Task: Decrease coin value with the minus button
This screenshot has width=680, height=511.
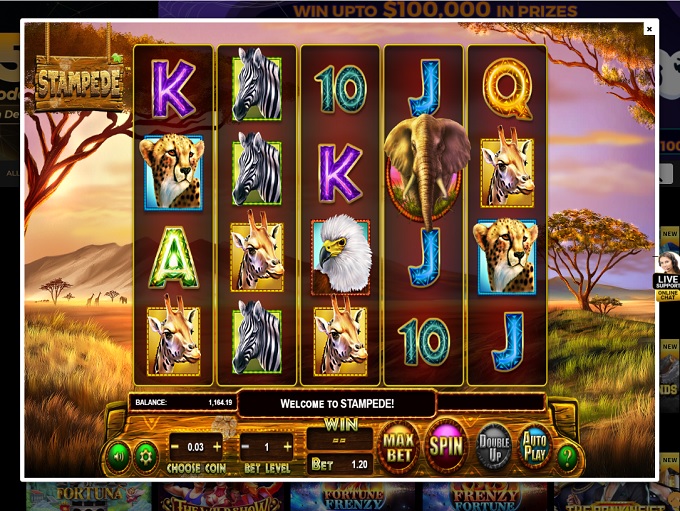Action: [175, 445]
